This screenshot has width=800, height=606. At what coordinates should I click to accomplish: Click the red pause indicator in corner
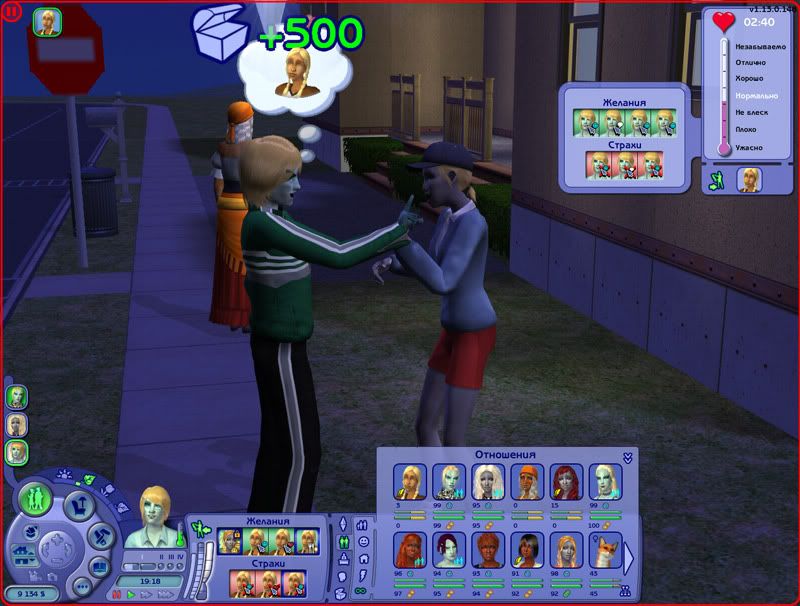10,11
